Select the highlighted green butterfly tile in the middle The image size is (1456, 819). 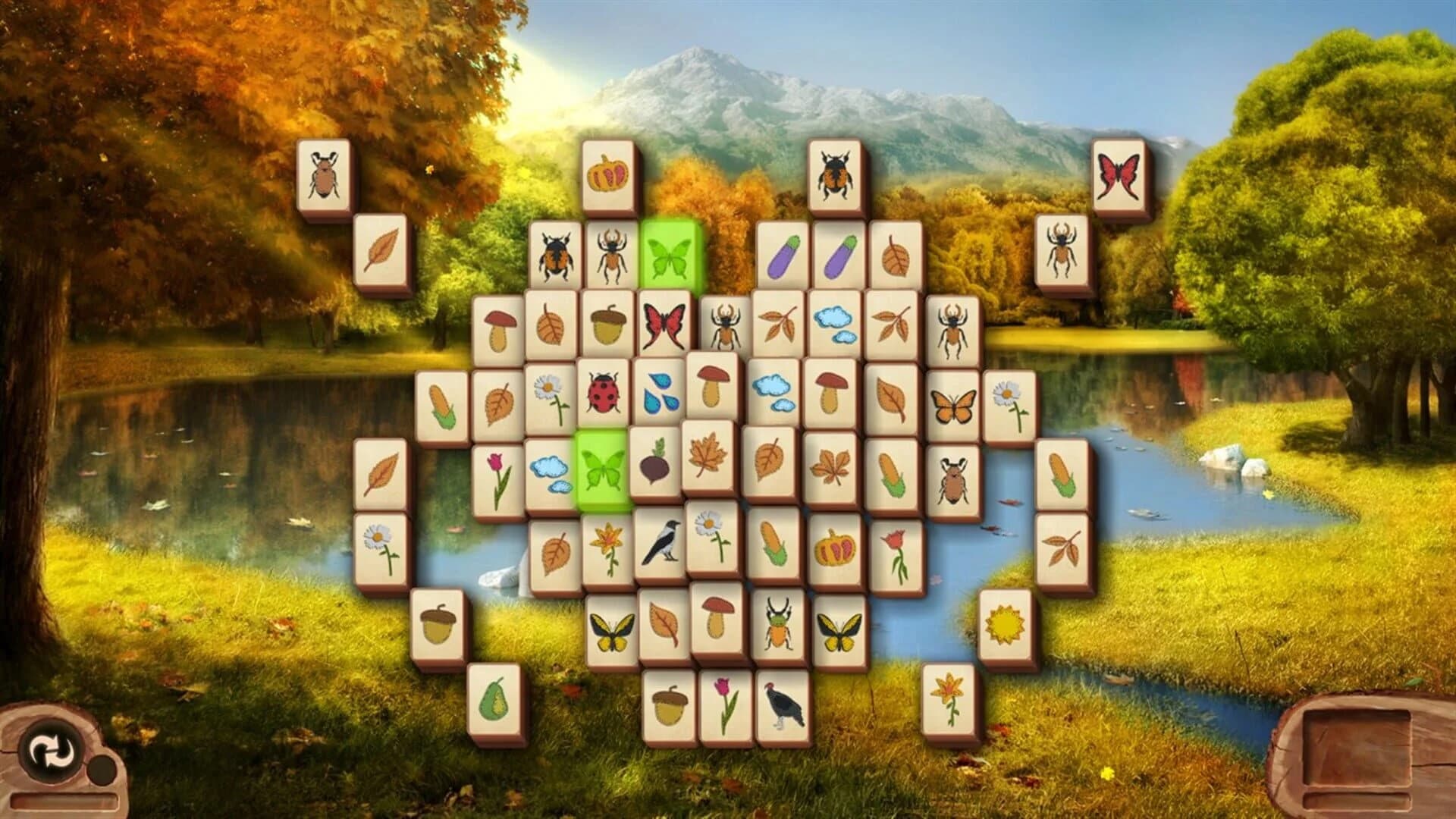601,469
